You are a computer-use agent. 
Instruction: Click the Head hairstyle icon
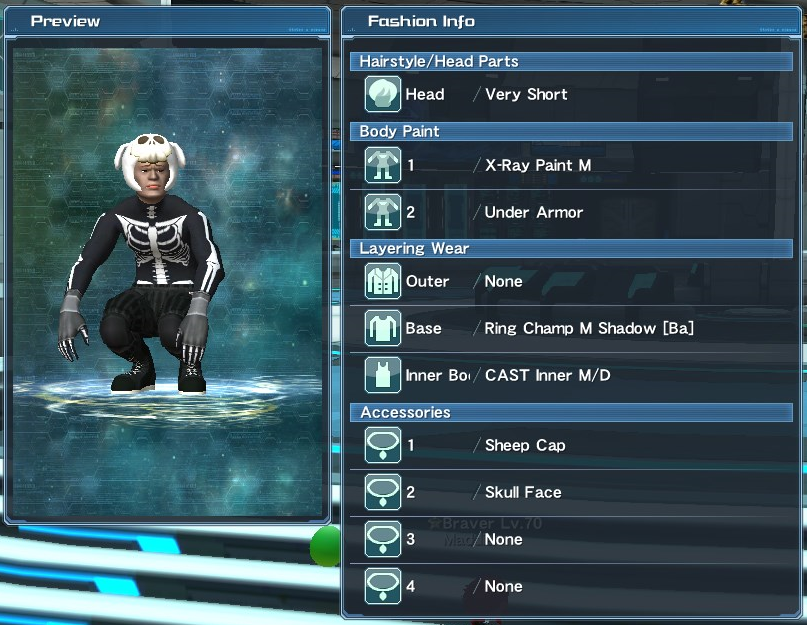pyautogui.click(x=383, y=95)
